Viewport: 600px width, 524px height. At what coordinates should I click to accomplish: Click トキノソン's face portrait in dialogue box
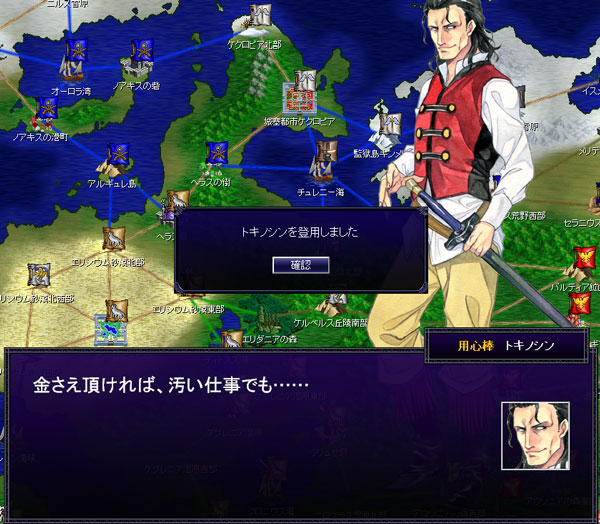pos(535,435)
